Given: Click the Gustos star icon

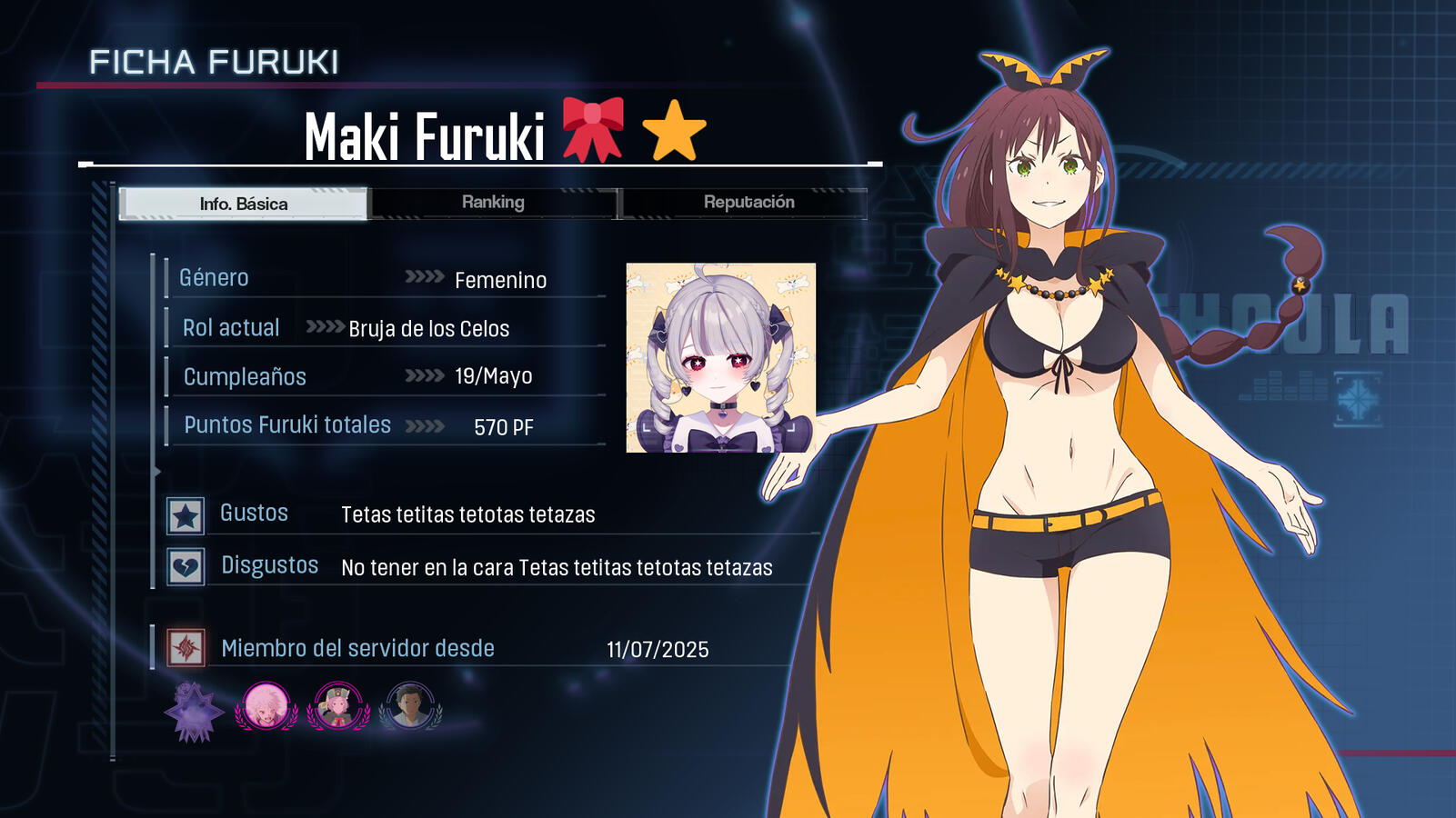Looking at the screenshot, I should click(186, 516).
